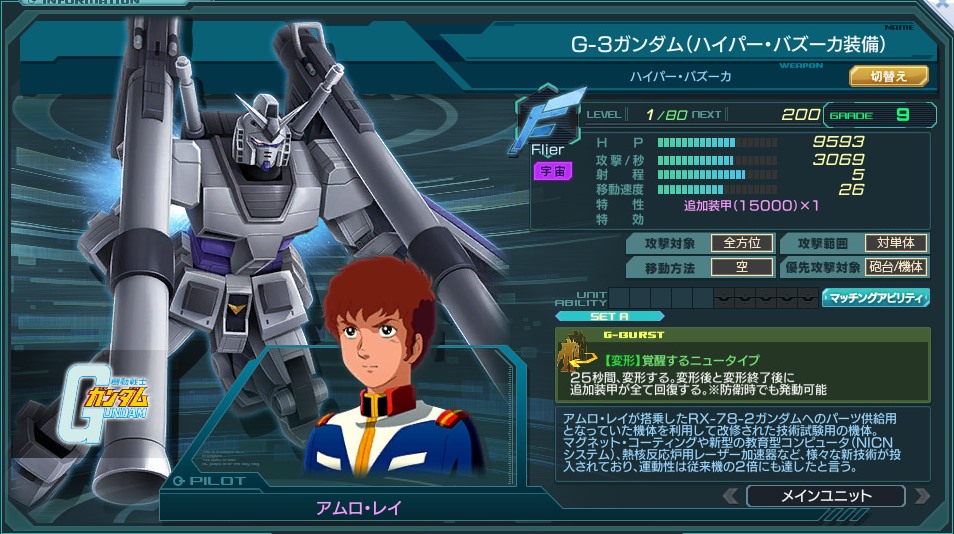This screenshot has width=954, height=534.
Task: Show the previous unit with left arrow
Action: 731,496
